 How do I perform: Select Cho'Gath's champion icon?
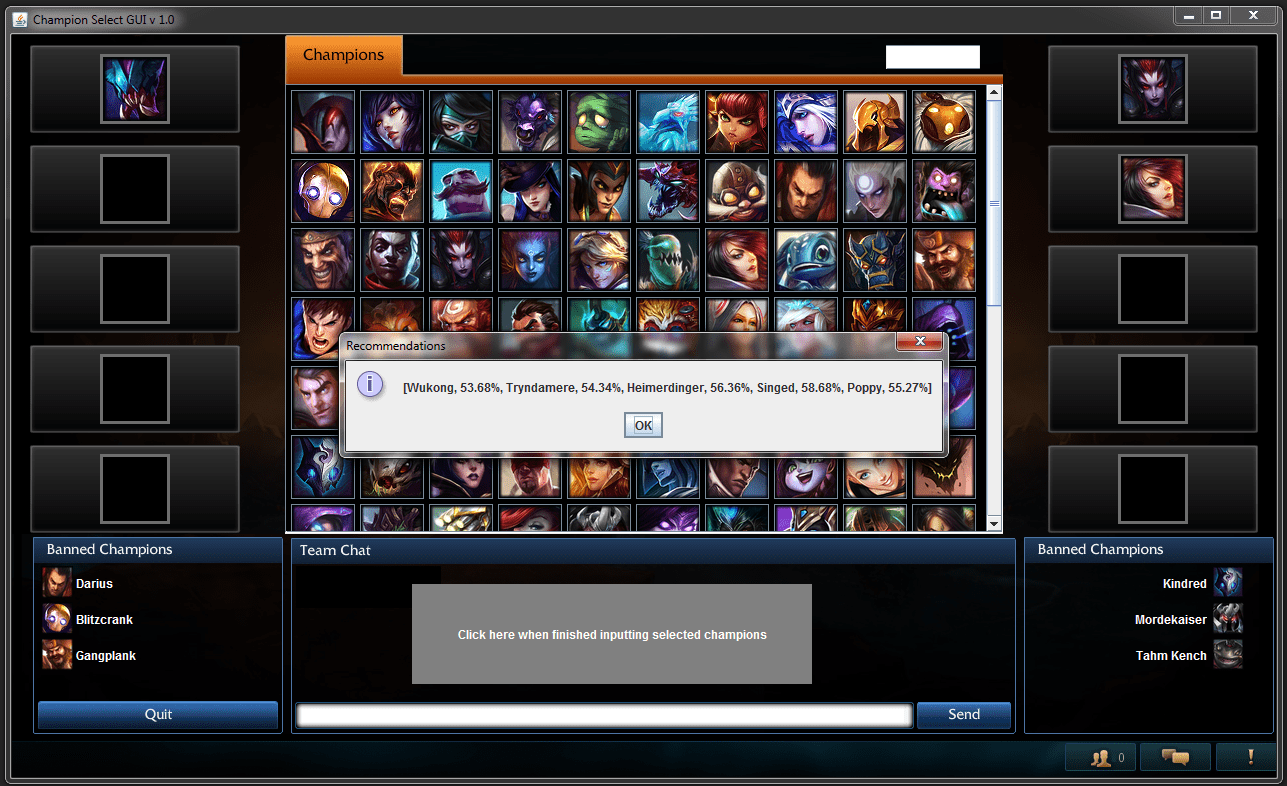coord(667,190)
